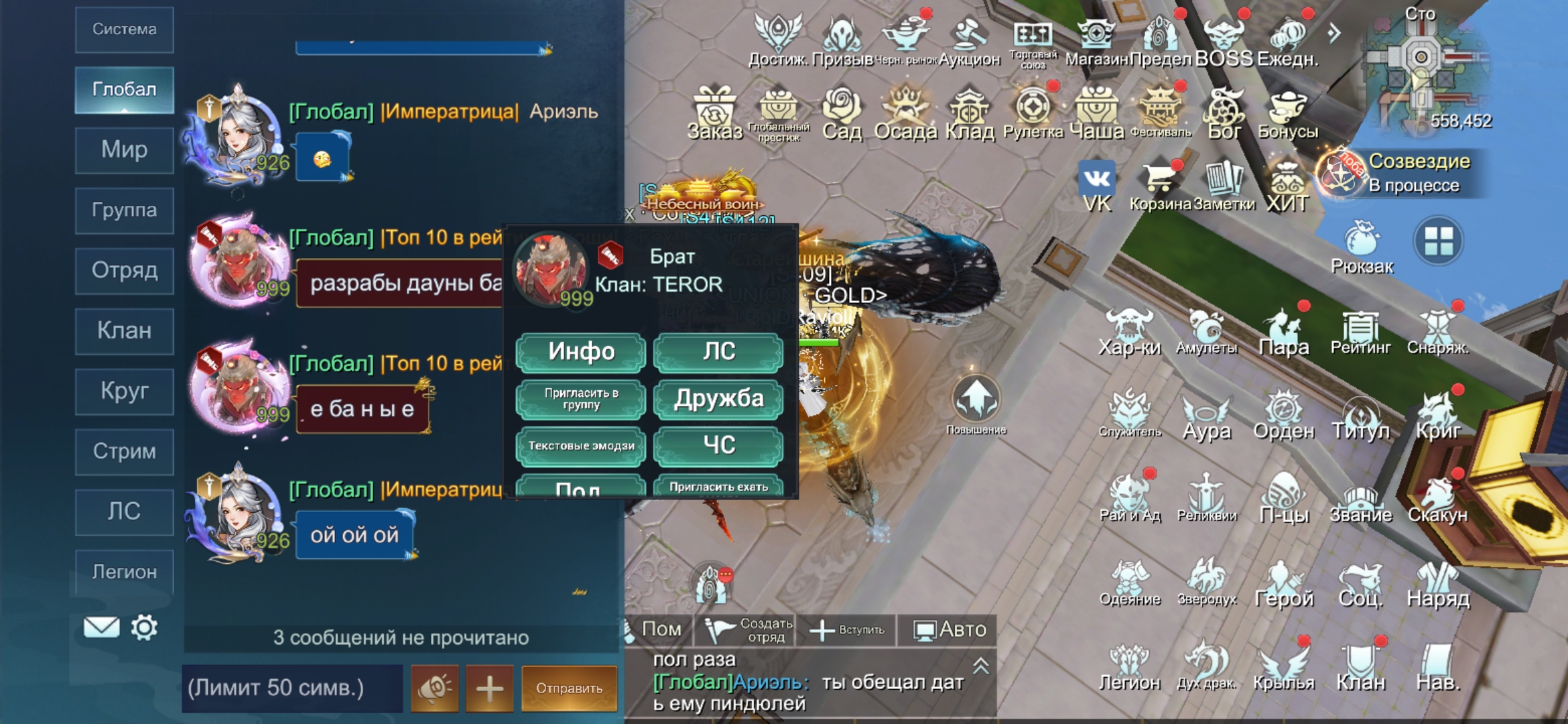The image size is (1568, 724).
Task: Add player as friend with Дружба
Action: coord(718,399)
